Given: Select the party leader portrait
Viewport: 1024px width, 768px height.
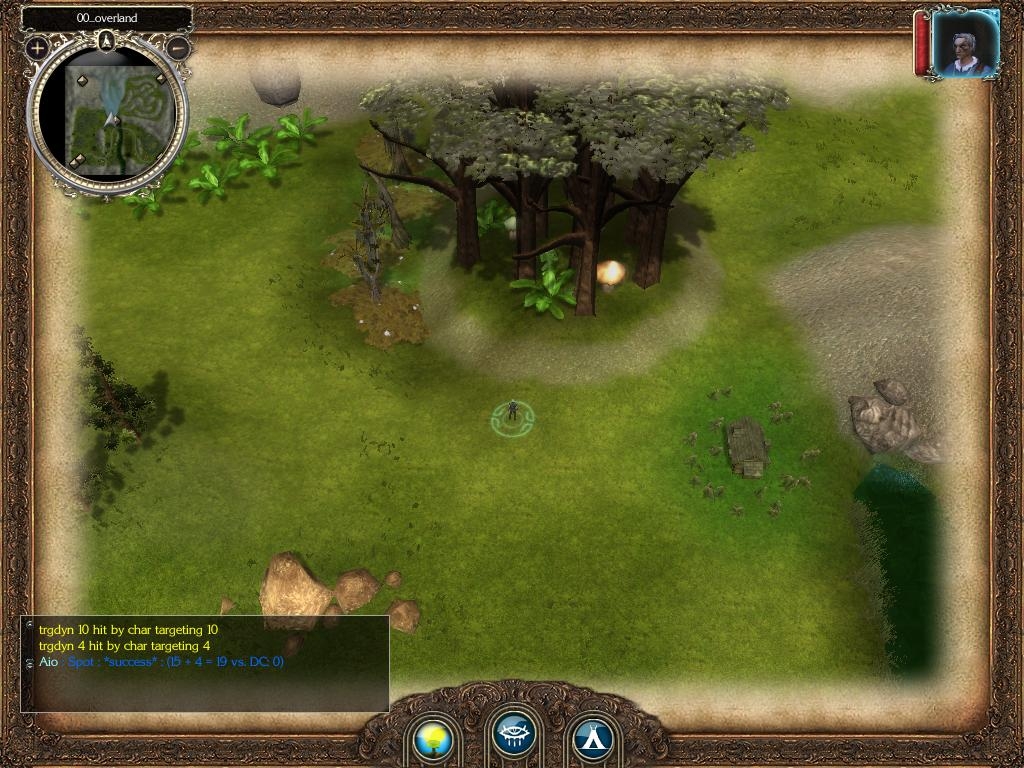Looking at the screenshot, I should point(964,43).
